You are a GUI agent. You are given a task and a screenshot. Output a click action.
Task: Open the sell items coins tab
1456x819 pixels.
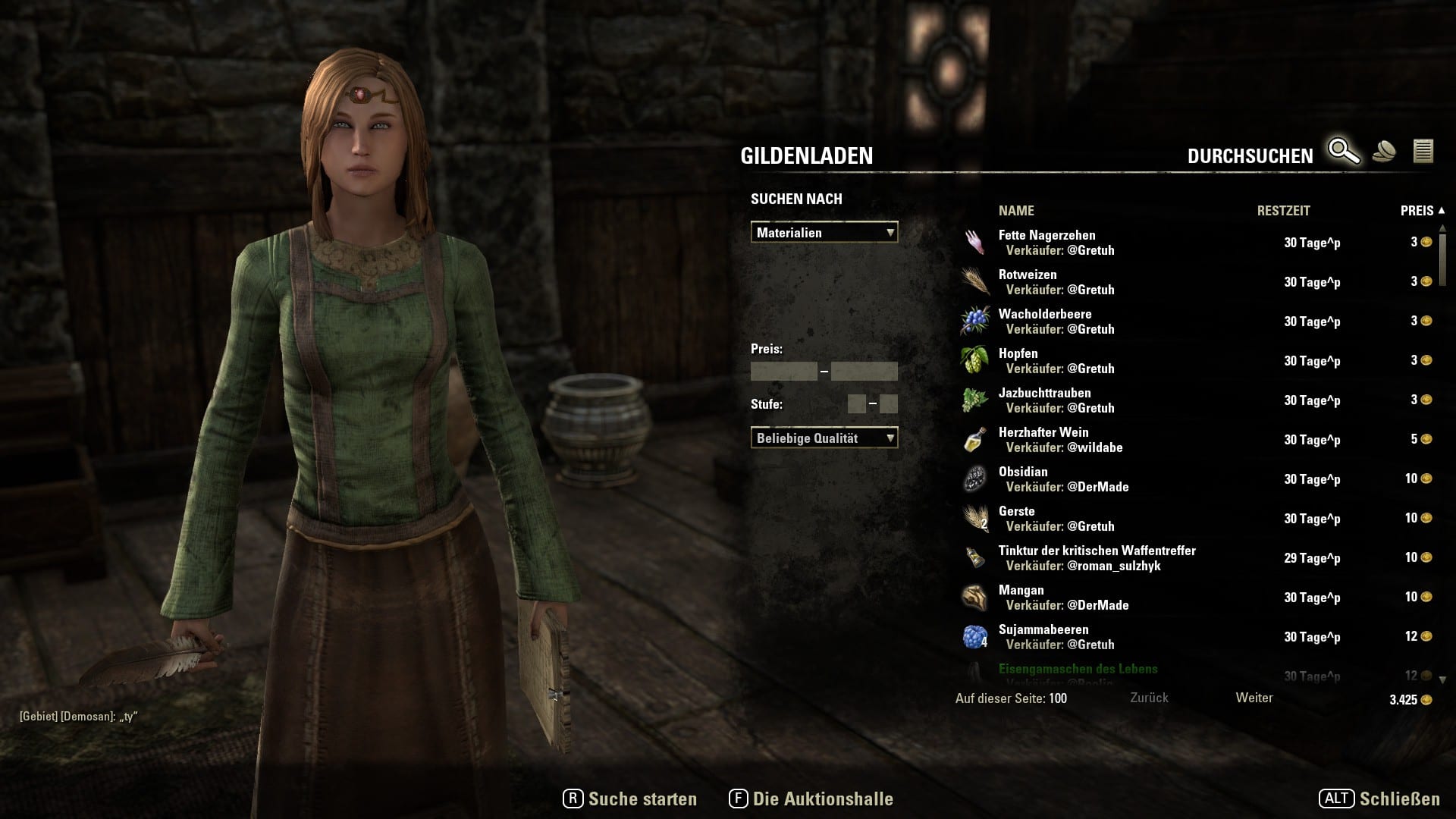pos(1384,152)
